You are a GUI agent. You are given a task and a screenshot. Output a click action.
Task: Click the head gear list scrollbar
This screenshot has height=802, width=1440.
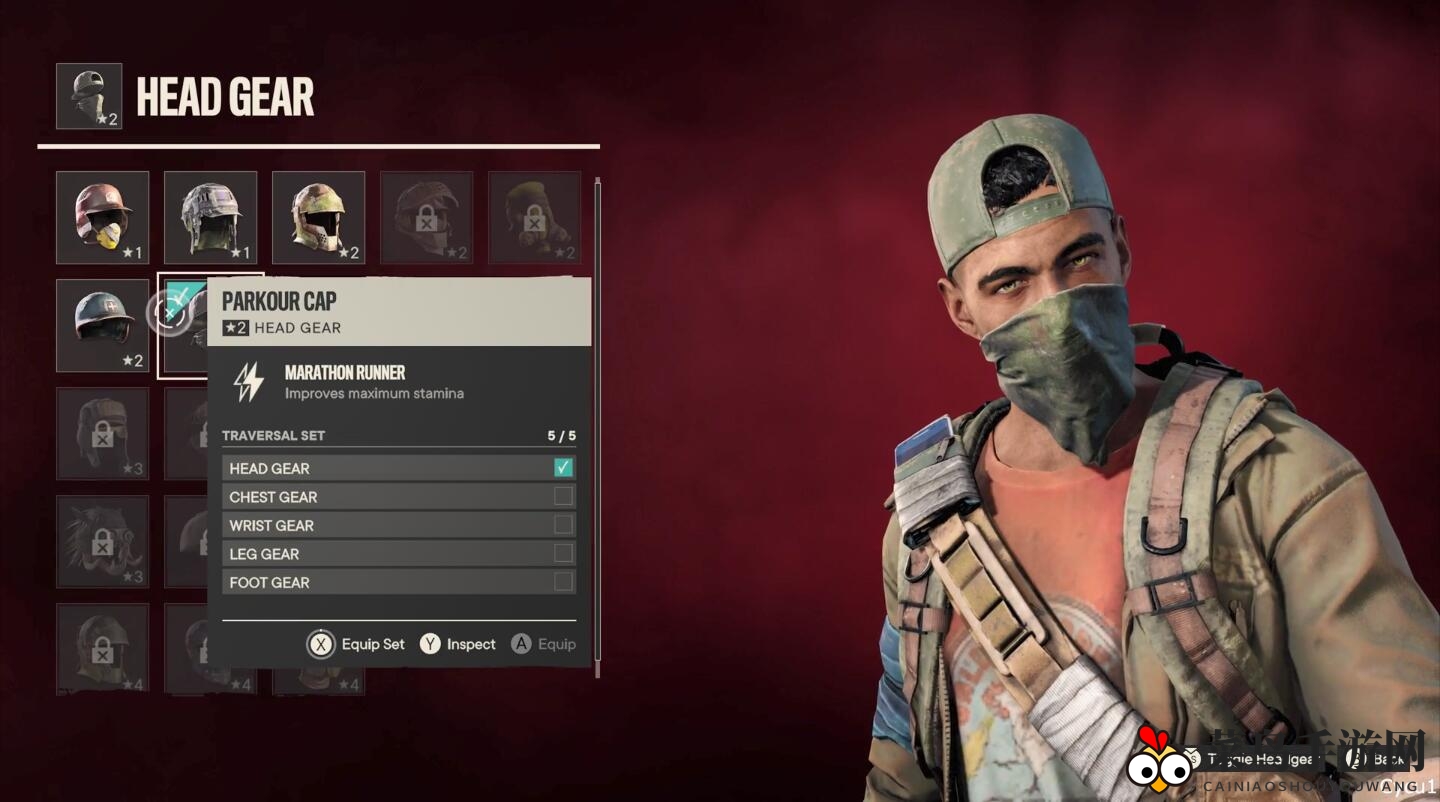pyautogui.click(x=597, y=420)
